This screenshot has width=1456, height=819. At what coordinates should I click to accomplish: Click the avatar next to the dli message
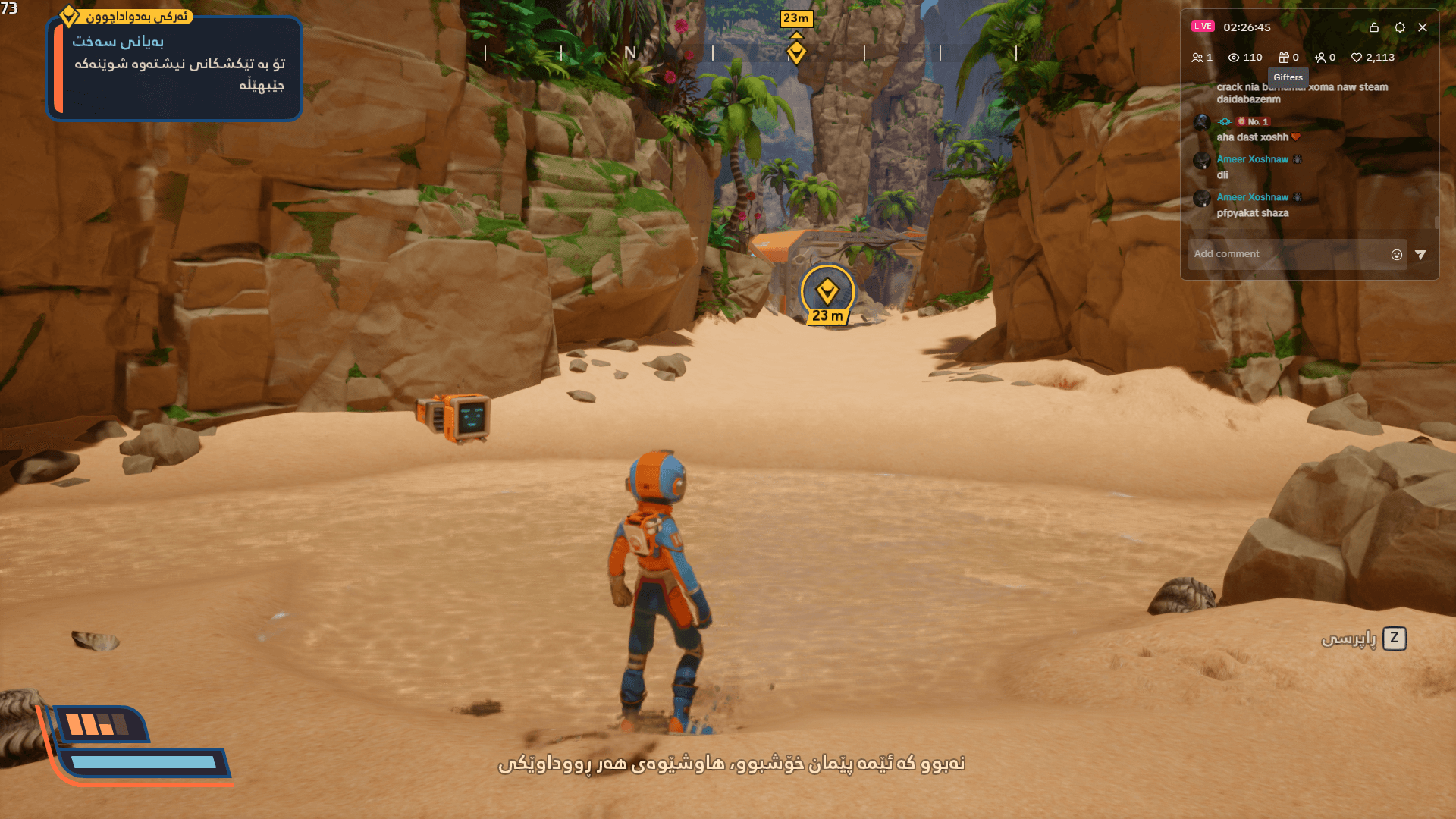pyautogui.click(x=1201, y=161)
